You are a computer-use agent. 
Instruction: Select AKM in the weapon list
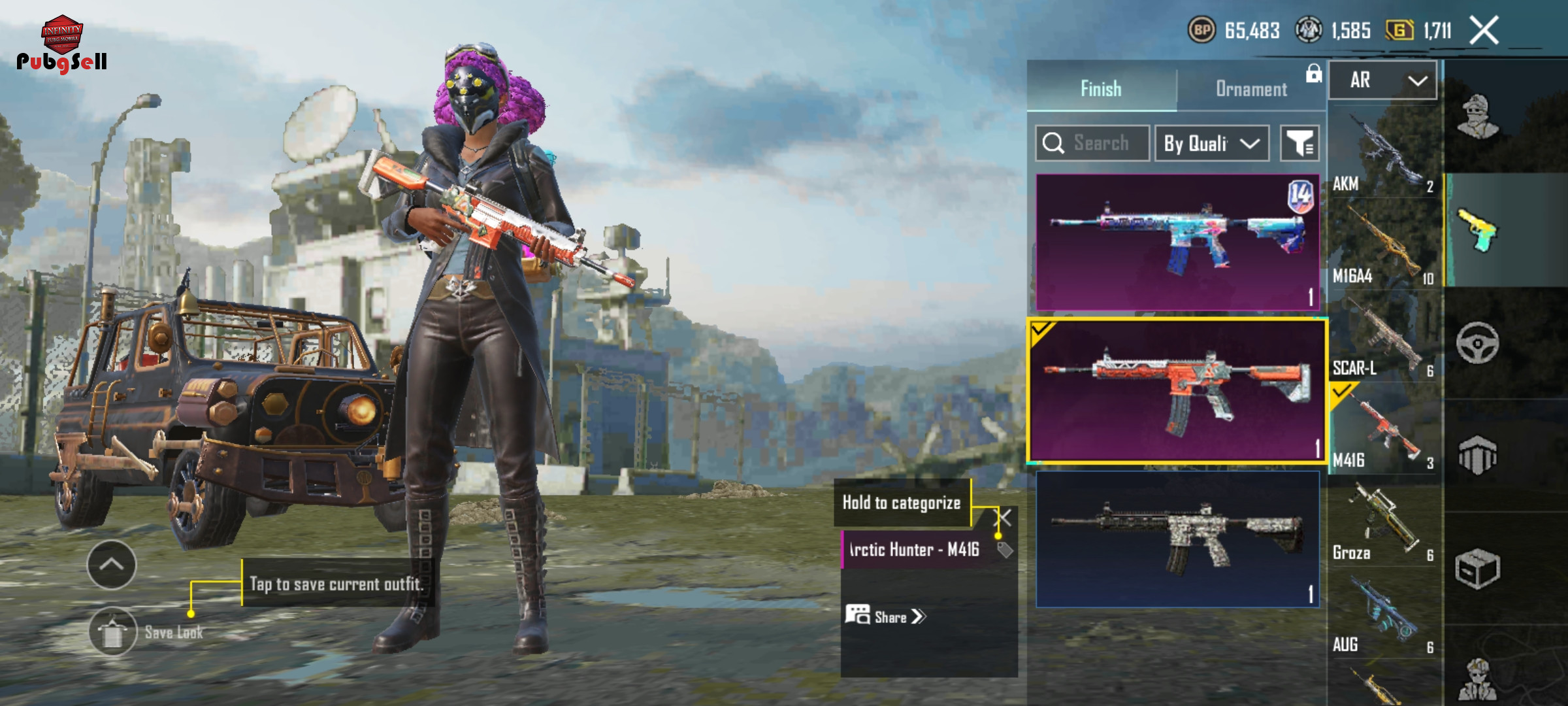point(1384,154)
